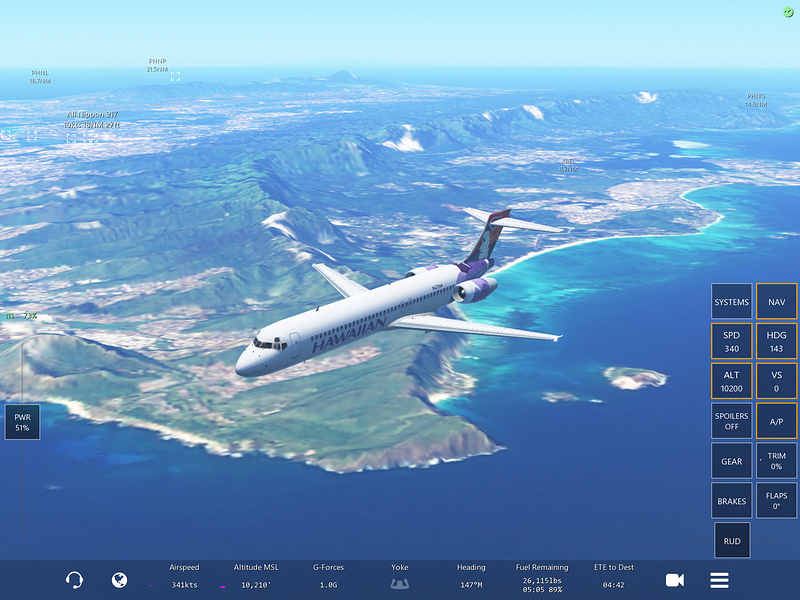Toggle the VS vertical speed button
This screenshot has width=800, height=600.
tap(776, 381)
